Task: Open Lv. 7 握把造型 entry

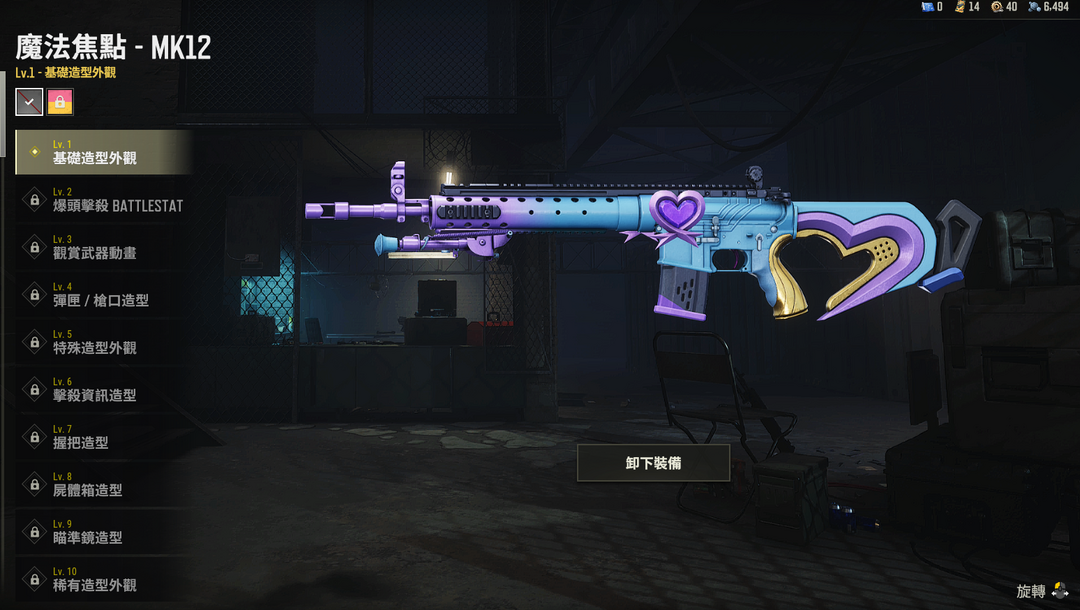Action: tap(103, 437)
